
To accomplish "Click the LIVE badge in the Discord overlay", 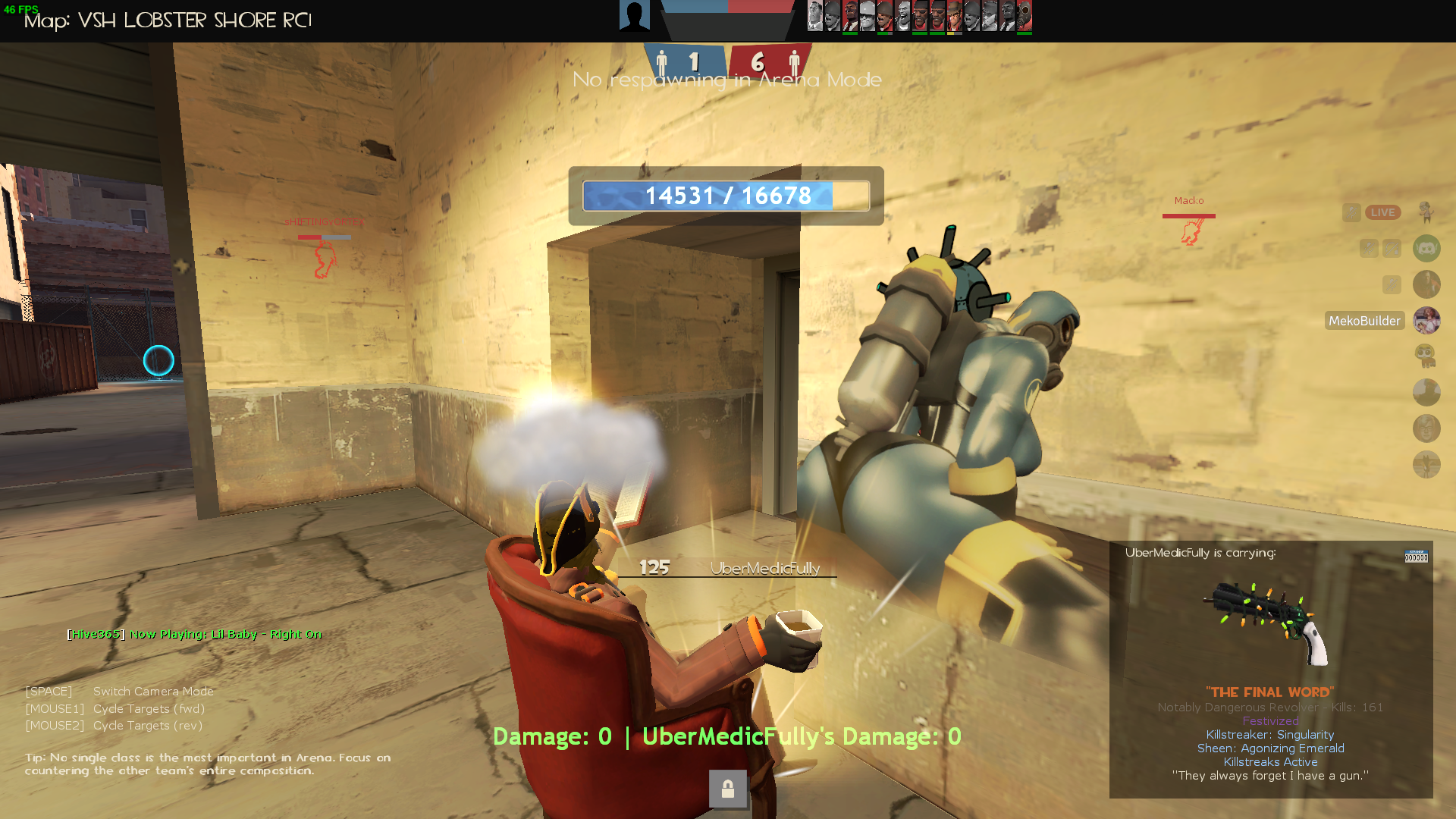I will click(1382, 212).
